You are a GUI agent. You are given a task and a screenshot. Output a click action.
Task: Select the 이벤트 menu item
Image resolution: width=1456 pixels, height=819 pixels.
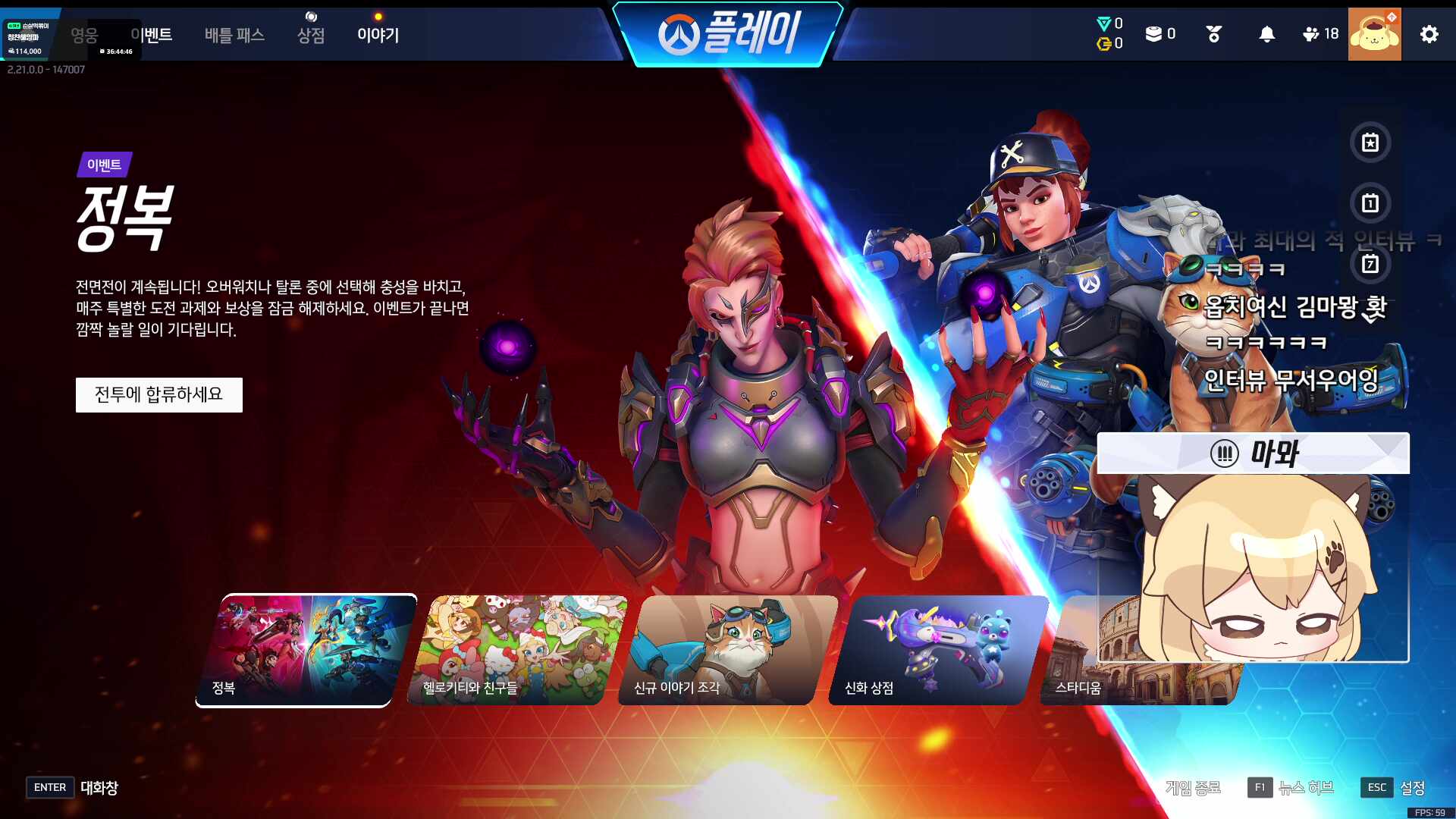coord(152,35)
